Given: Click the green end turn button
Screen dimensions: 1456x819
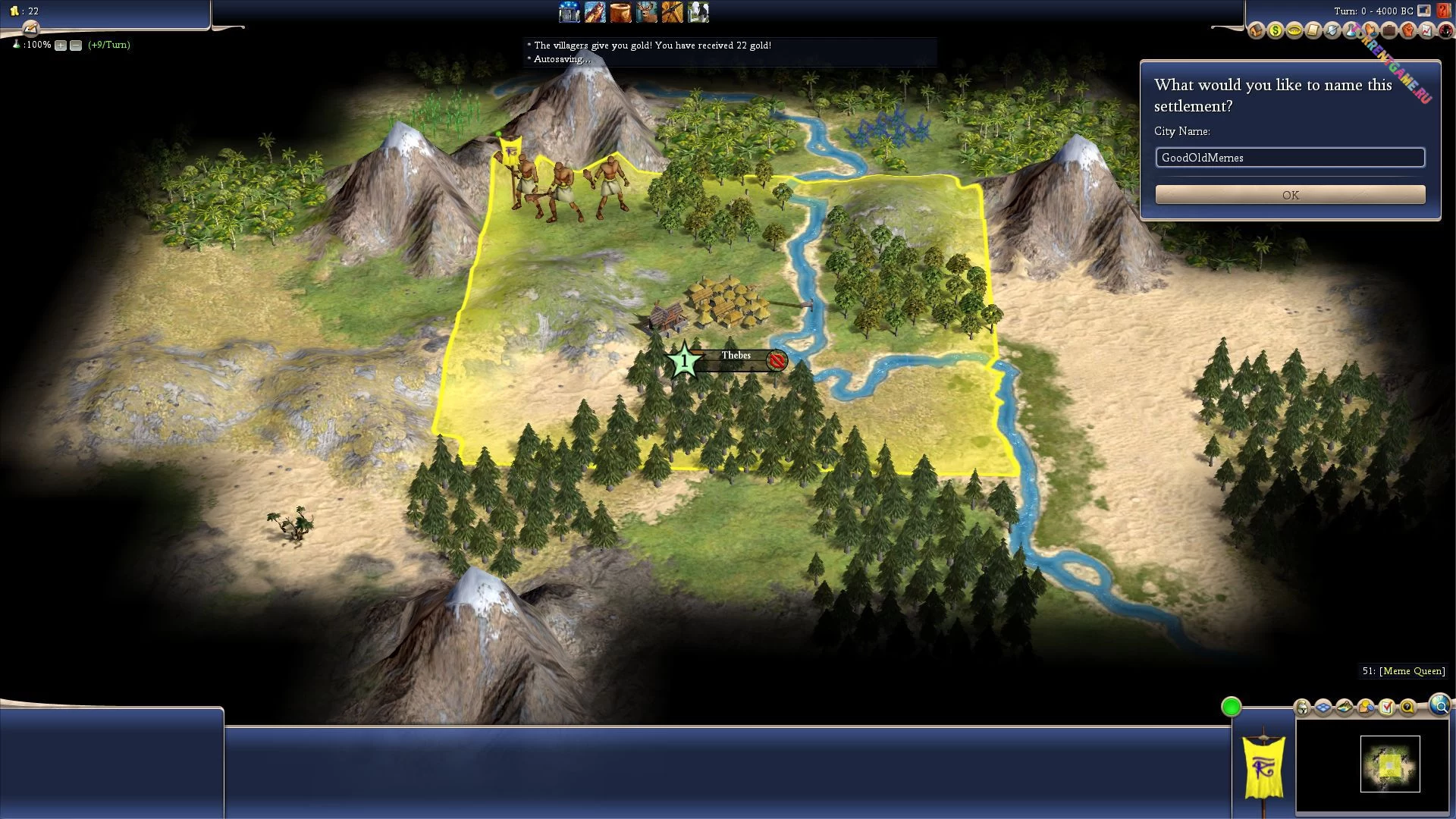Looking at the screenshot, I should coord(1231,707).
